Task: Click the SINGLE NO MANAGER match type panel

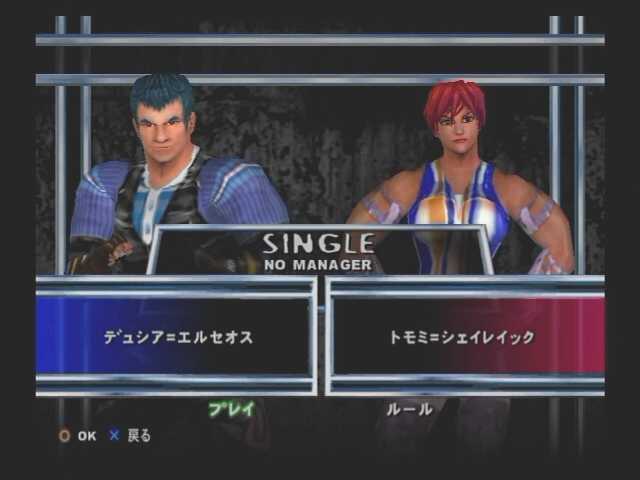Action: click(318, 252)
